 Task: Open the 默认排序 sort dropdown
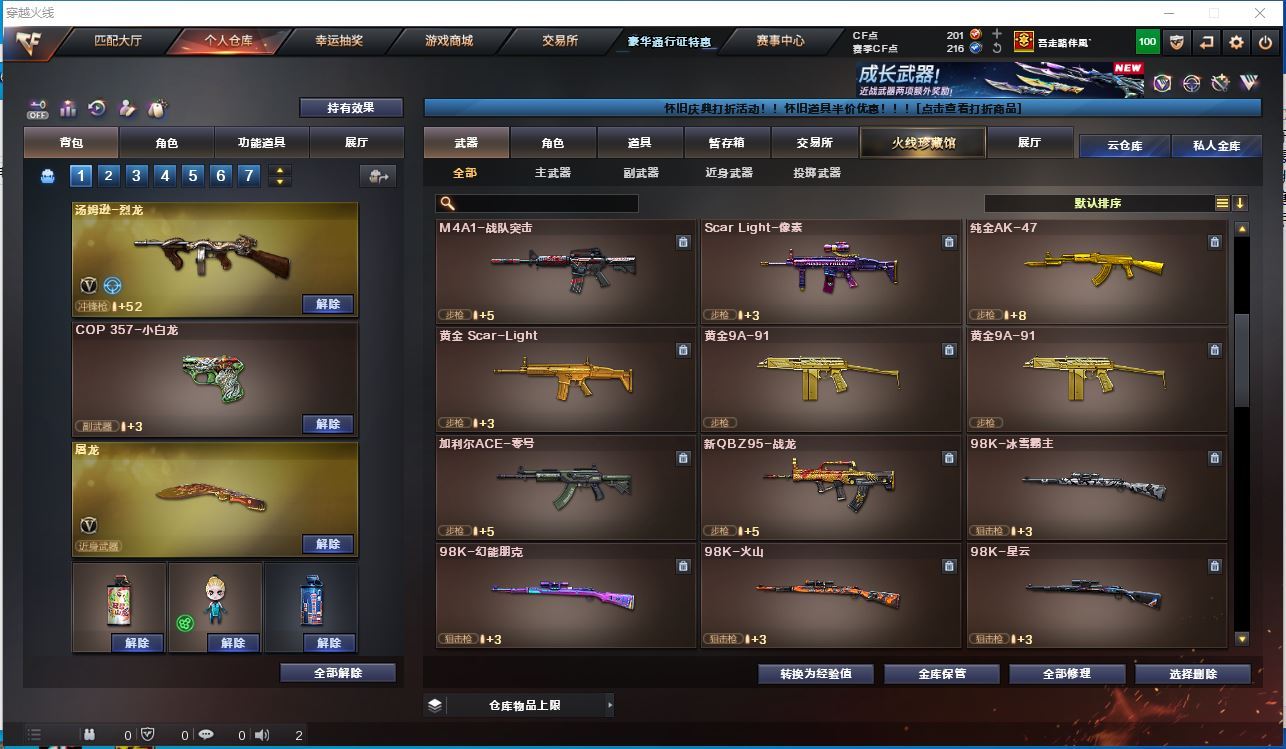tap(1098, 203)
